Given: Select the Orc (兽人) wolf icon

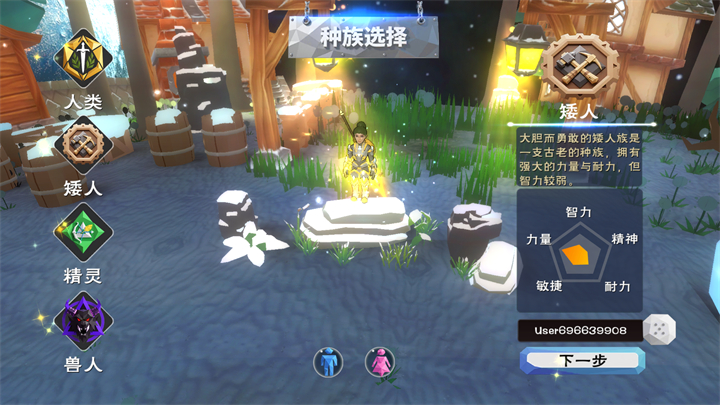Looking at the screenshot, I should pyautogui.click(x=84, y=322).
